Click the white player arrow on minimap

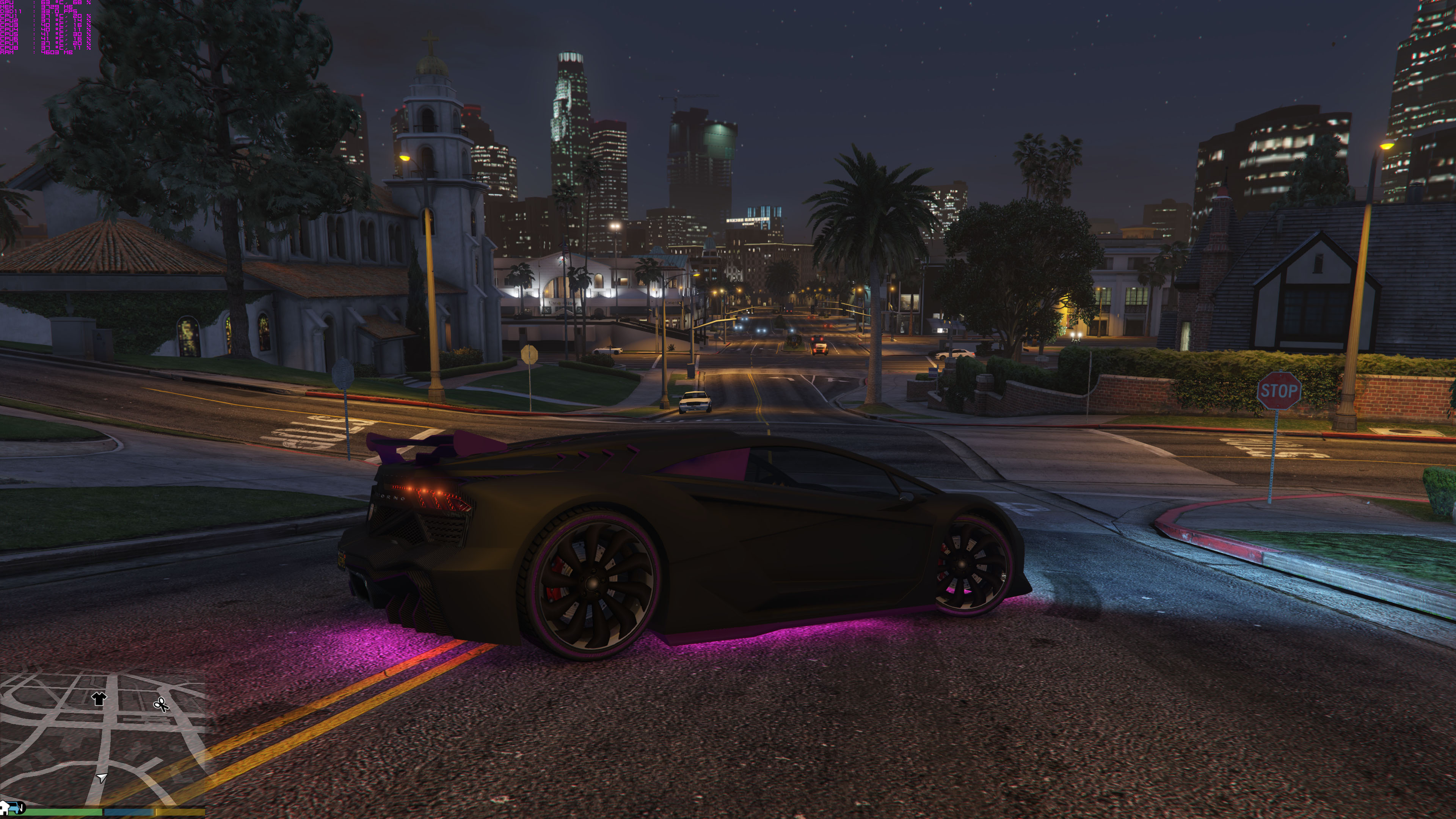point(102,778)
